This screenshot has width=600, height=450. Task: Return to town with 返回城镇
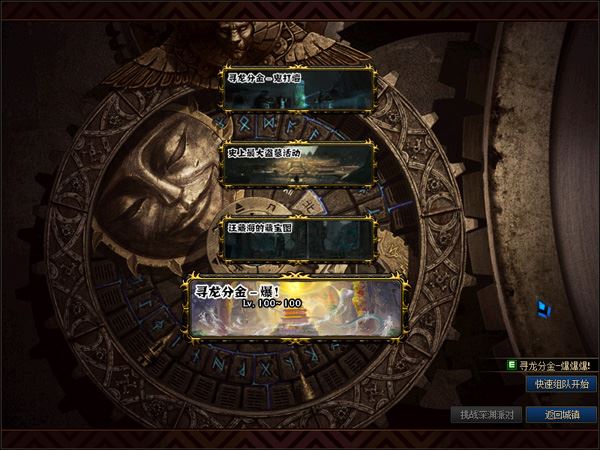tap(561, 414)
